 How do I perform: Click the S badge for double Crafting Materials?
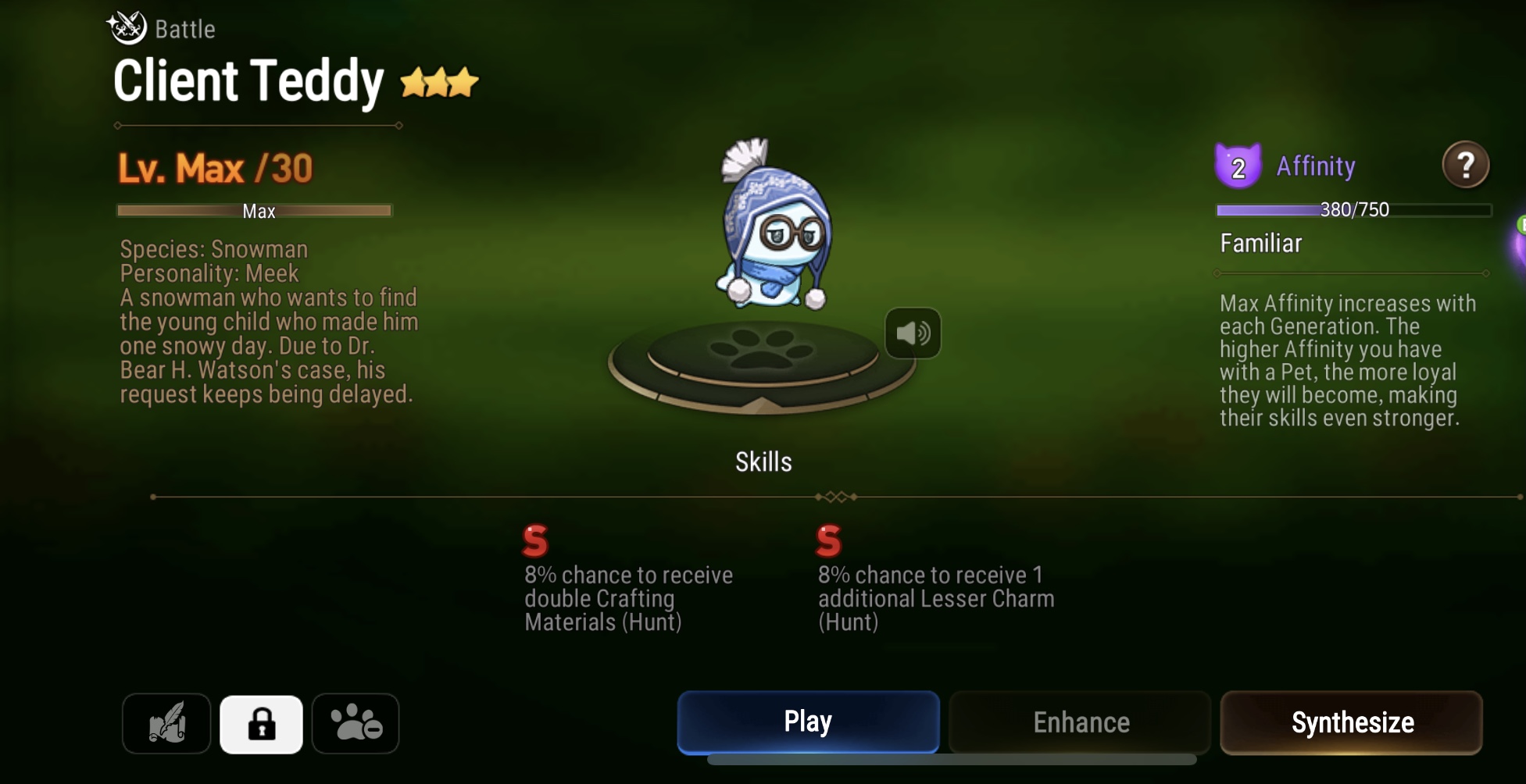click(534, 540)
